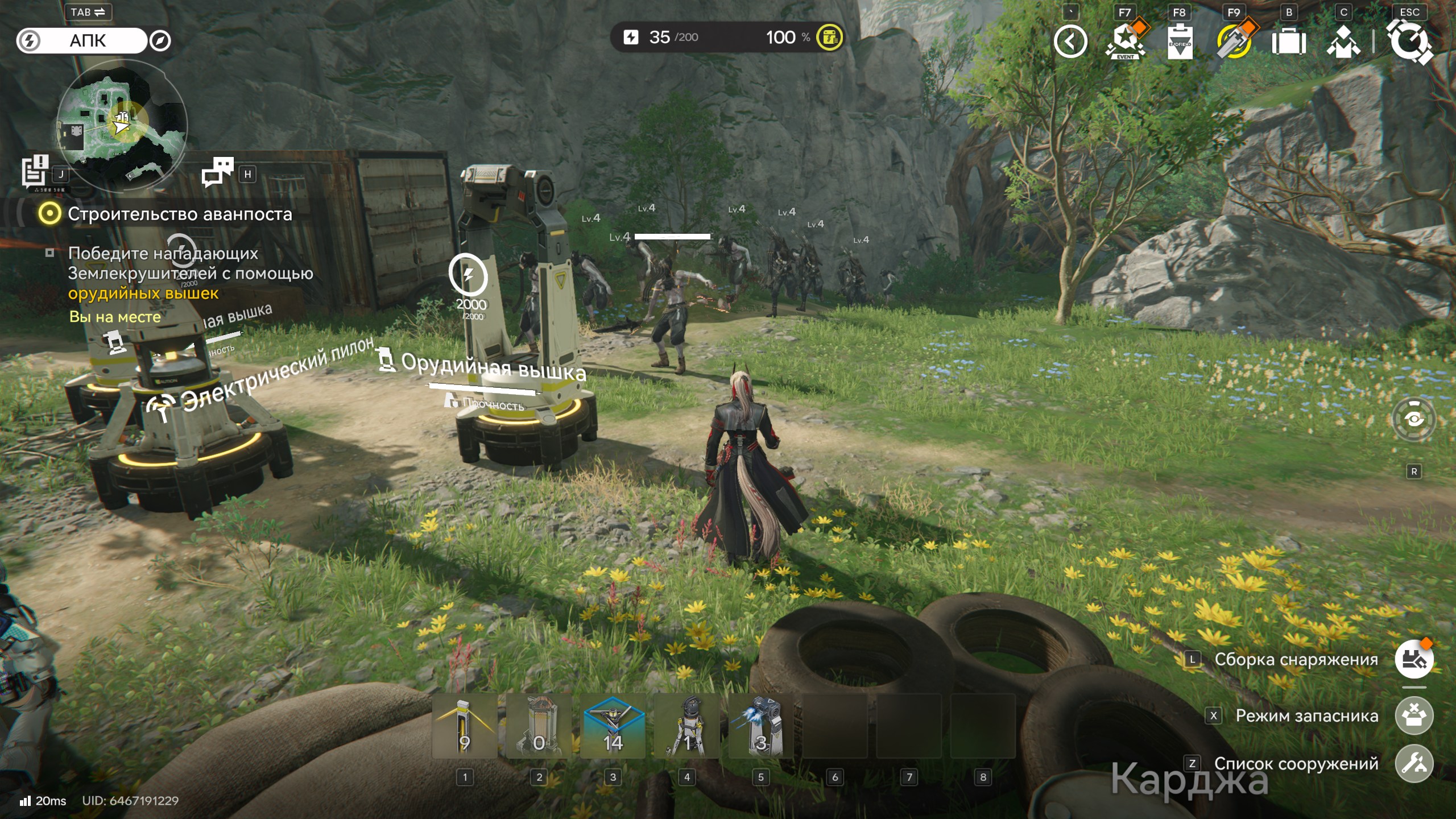Screen dimensions: 1456x819
Task: Select the yellow-wire pylon hotbar slot
Action: (x=465, y=726)
